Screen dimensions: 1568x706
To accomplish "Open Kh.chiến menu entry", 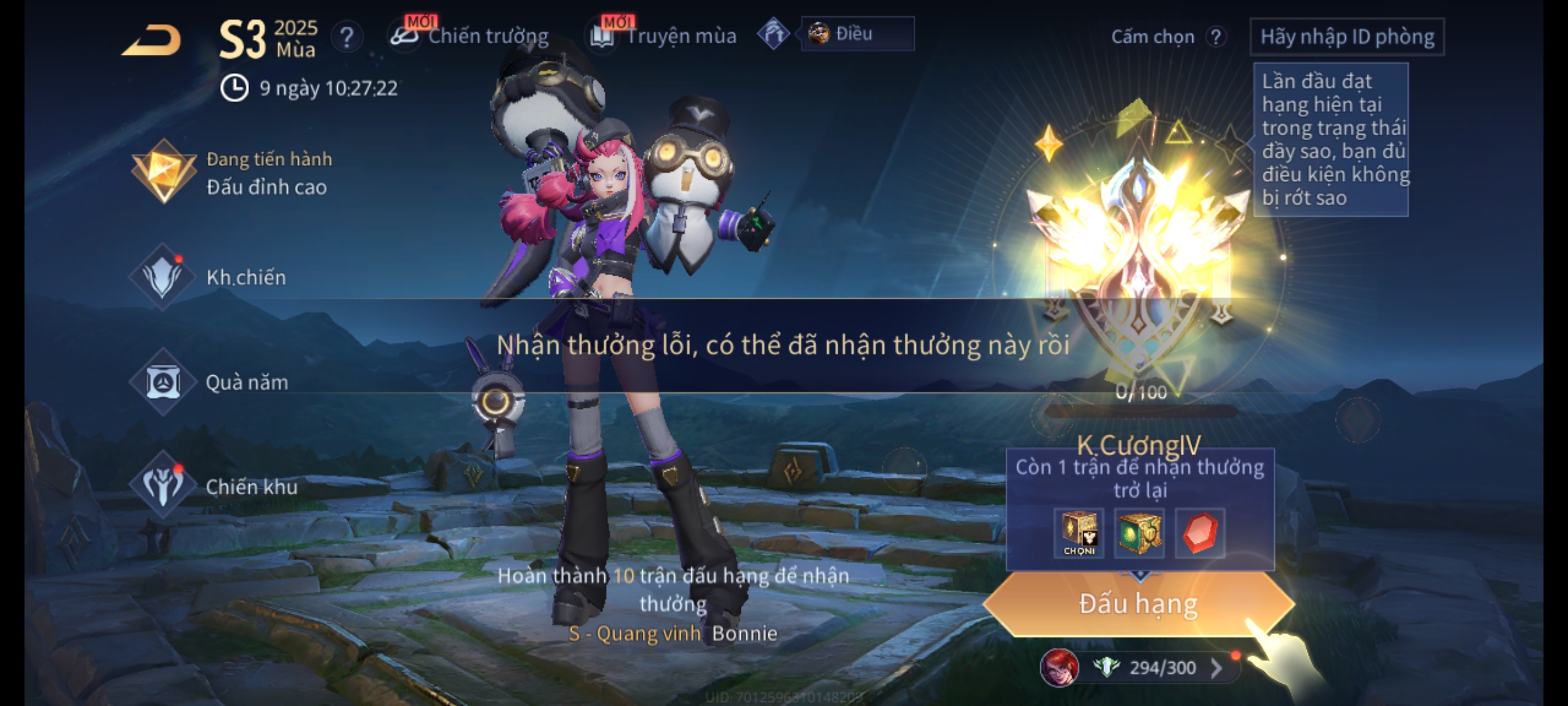I will (x=209, y=278).
